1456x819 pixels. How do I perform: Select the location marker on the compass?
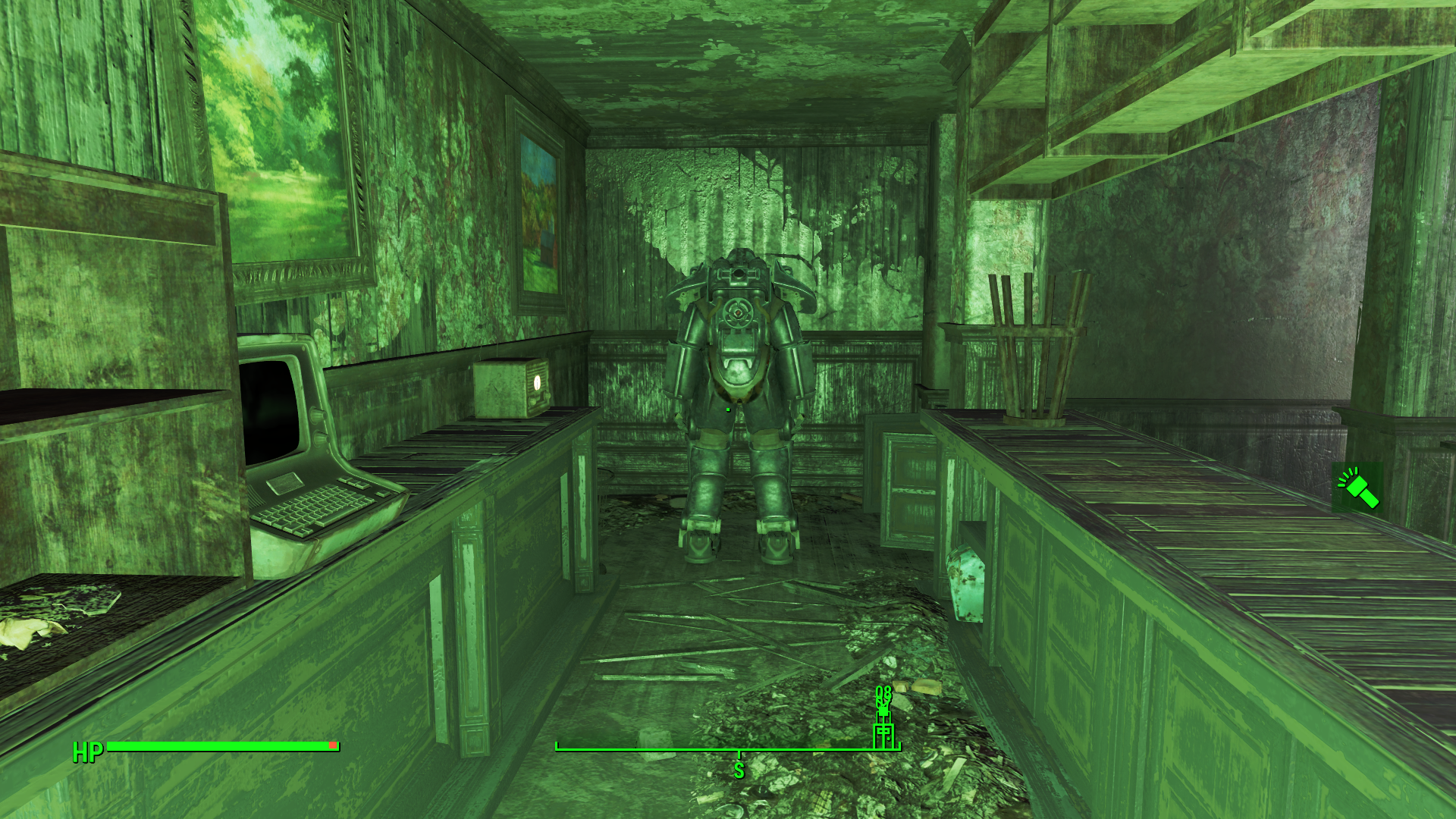point(883,733)
